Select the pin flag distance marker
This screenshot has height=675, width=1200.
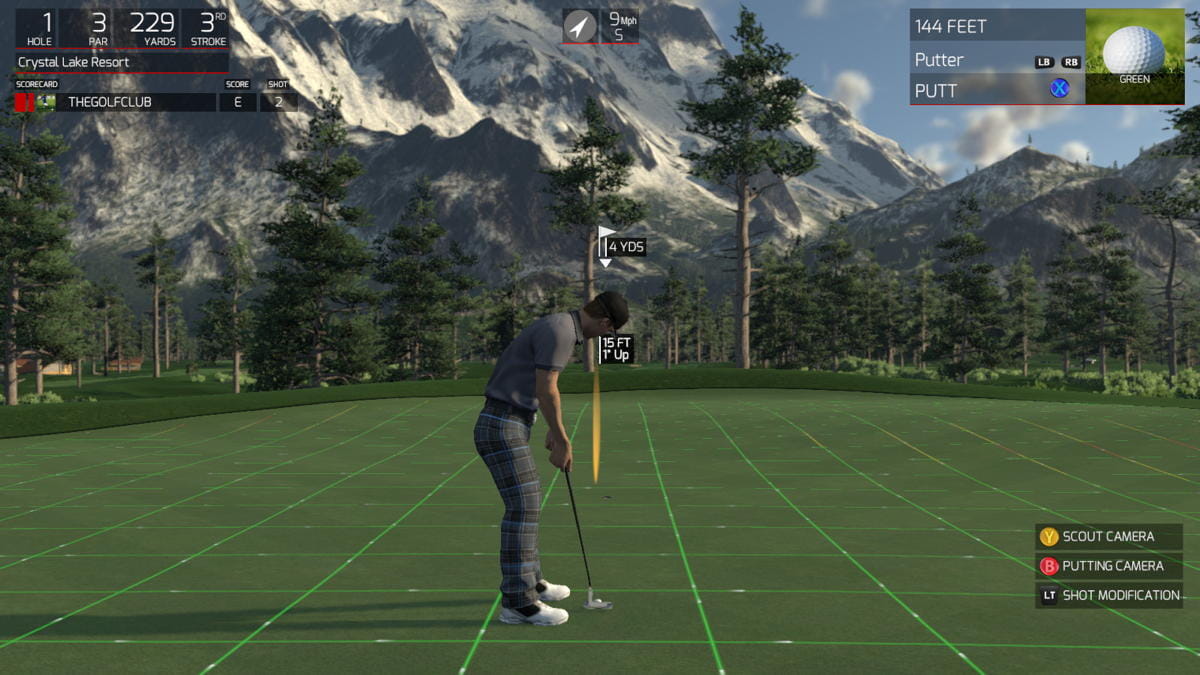click(622, 246)
